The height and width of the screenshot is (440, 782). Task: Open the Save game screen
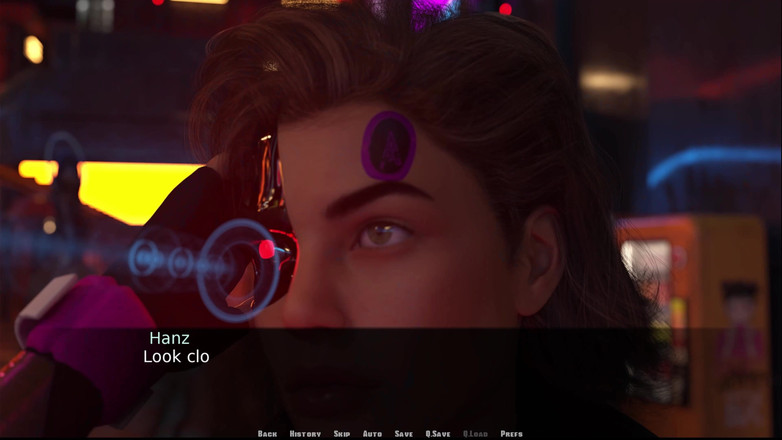[x=403, y=434]
